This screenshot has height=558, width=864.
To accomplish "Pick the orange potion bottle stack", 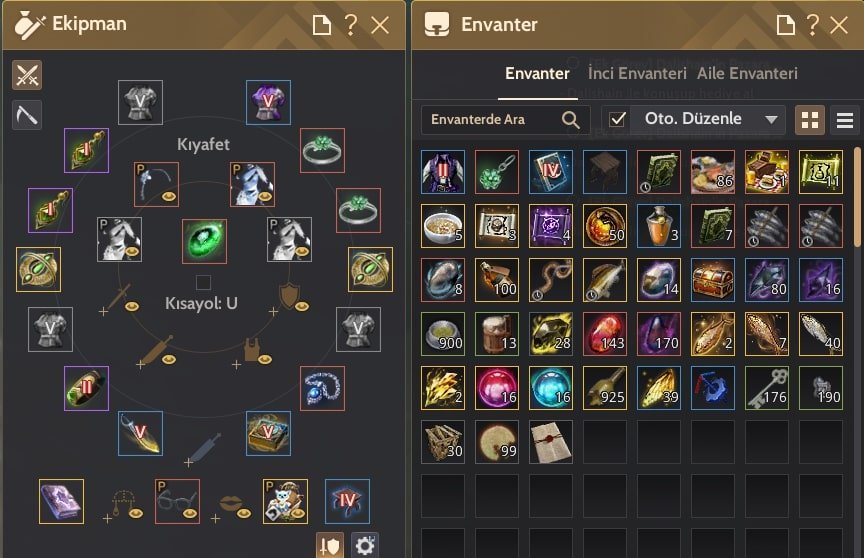I will coord(659,226).
